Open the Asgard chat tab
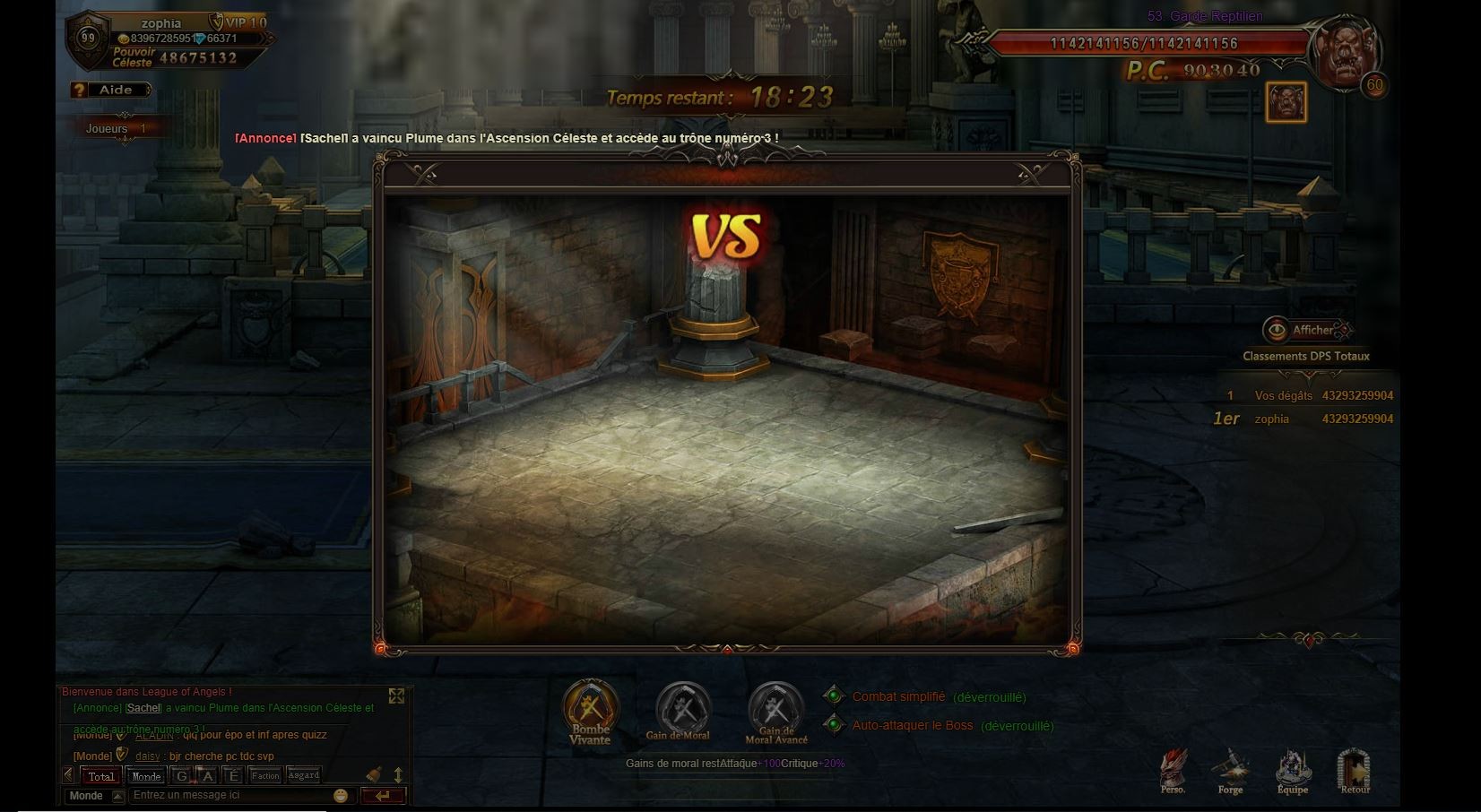The width and height of the screenshot is (1481, 812). point(303,776)
